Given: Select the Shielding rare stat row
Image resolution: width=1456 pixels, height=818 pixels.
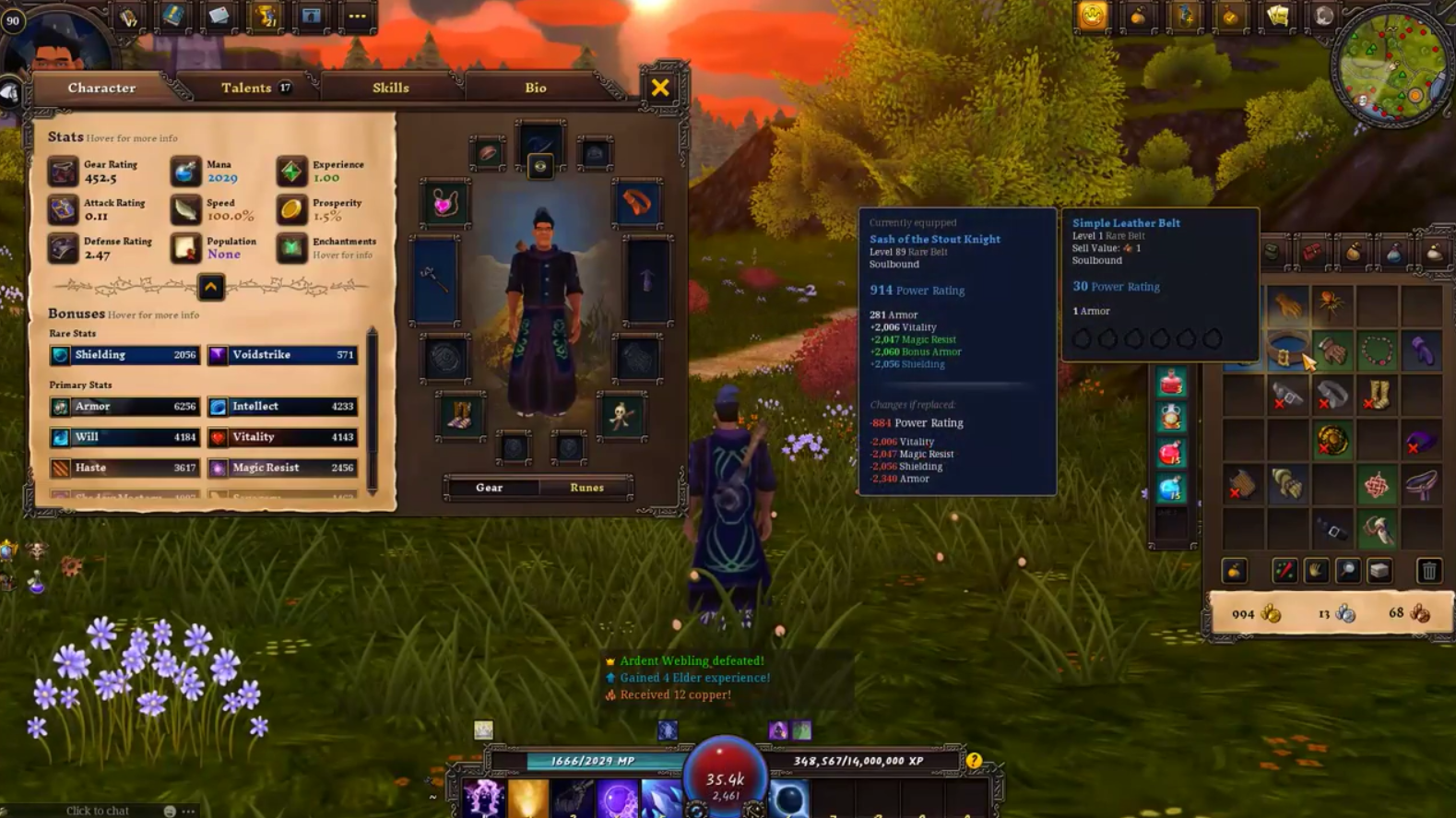Looking at the screenshot, I should click(x=124, y=355).
